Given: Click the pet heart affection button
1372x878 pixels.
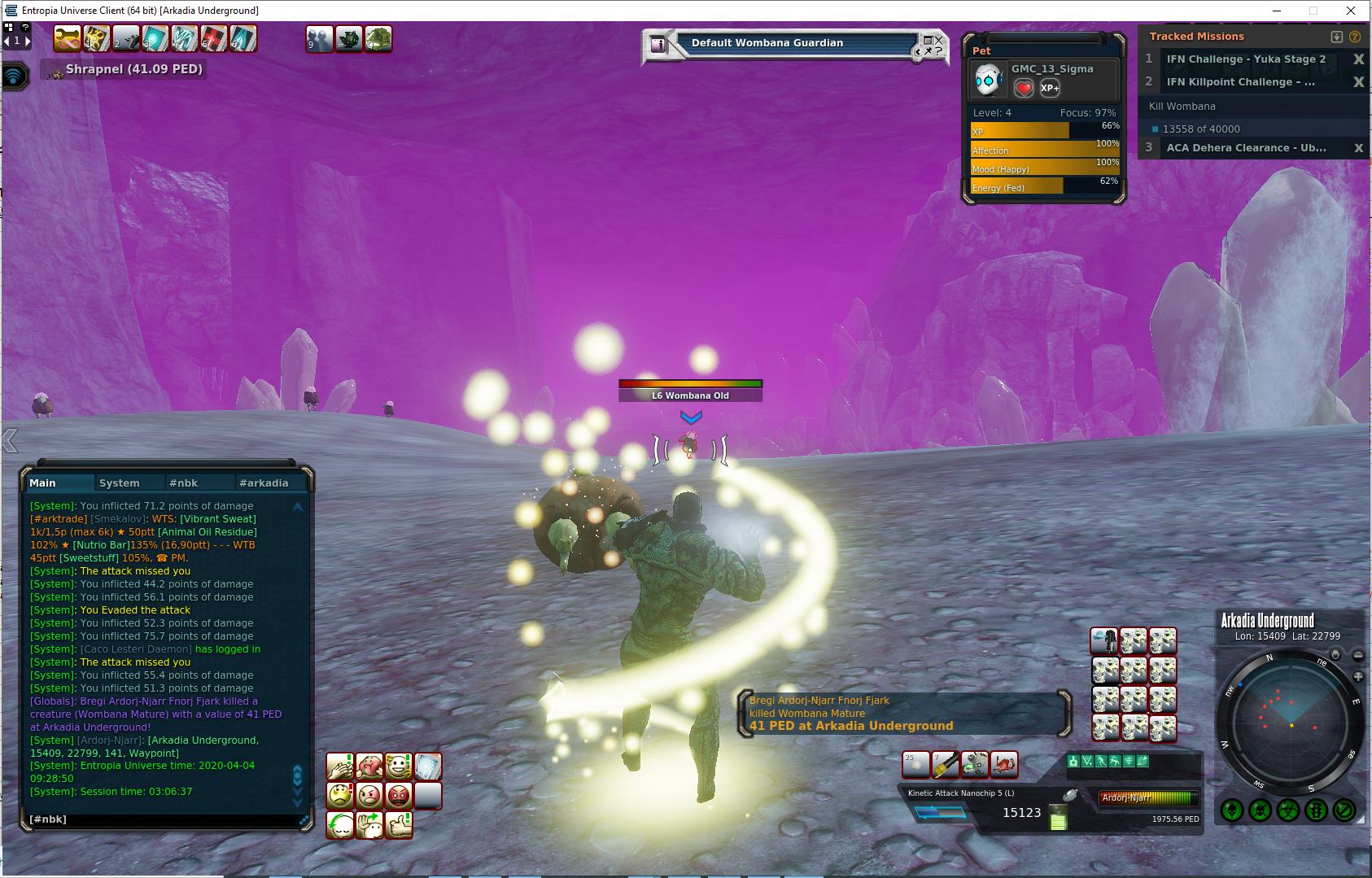Looking at the screenshot, I should (1024, 88).
